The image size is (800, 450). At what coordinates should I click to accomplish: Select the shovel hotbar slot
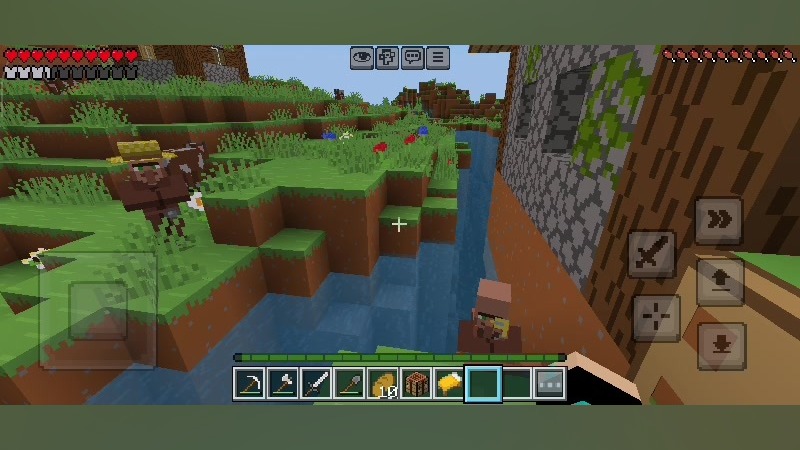(349, 383)
